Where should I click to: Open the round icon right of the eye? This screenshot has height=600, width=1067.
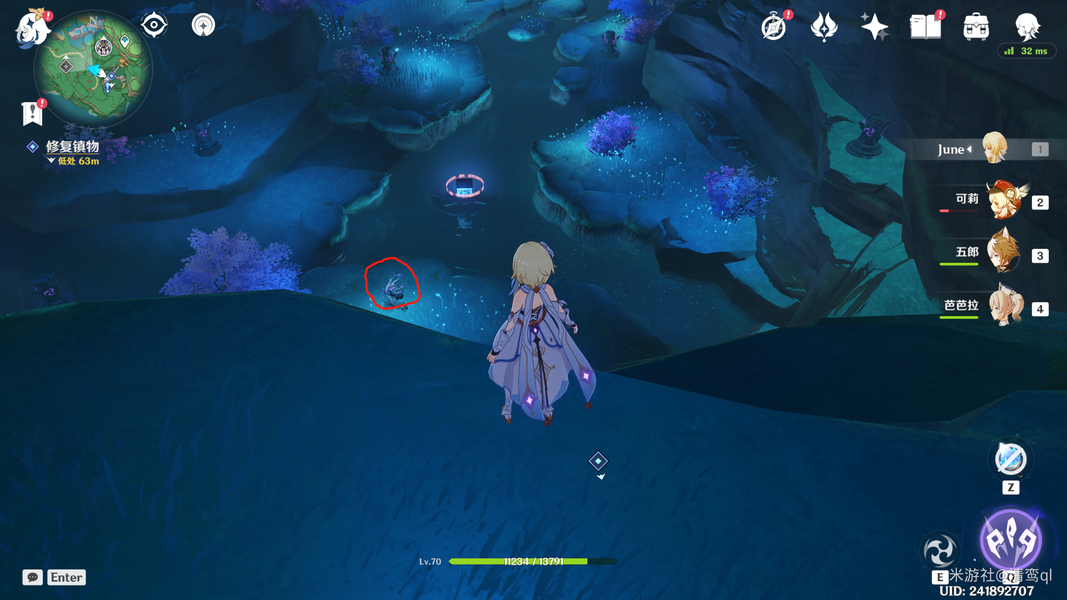coord(203,24)
